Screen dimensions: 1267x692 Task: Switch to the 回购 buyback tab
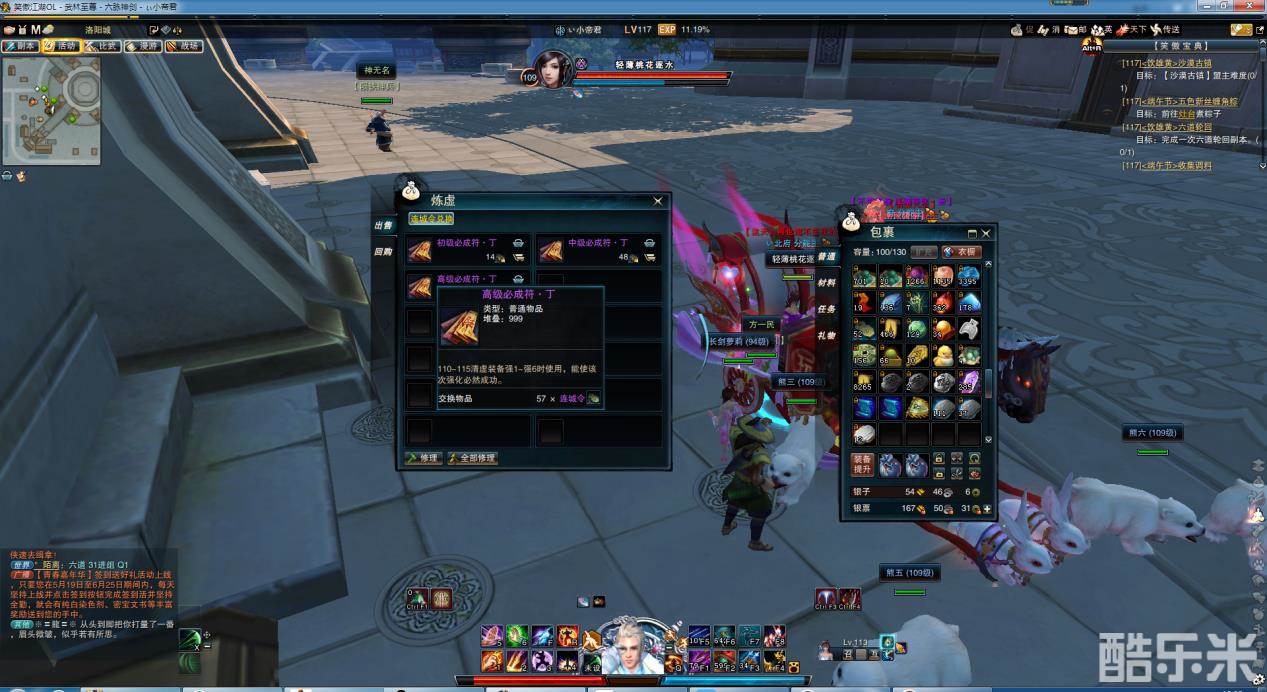click(x=383, y=252)
